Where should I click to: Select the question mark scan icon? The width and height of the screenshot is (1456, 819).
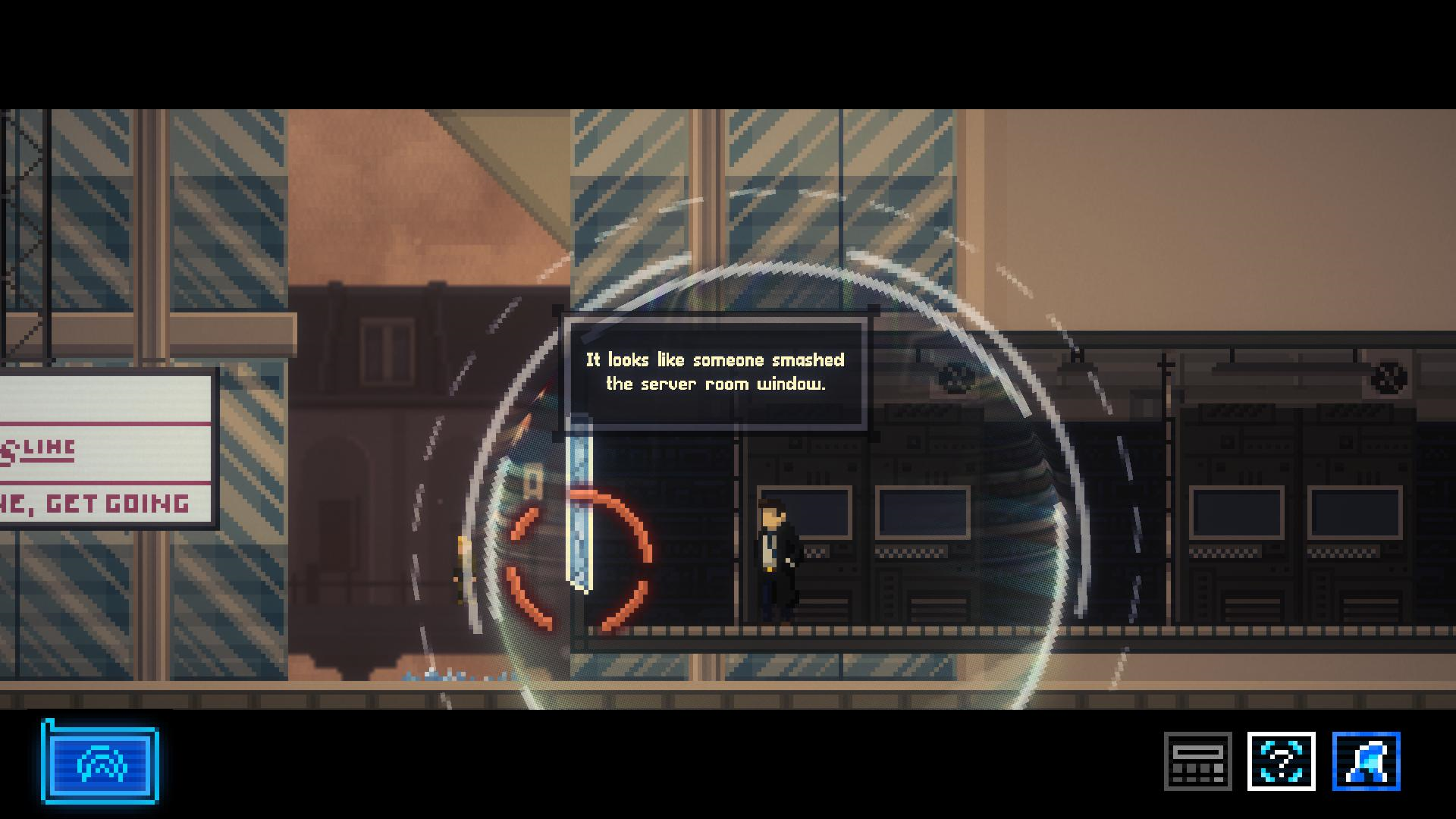pyautogui.click(x=1281, y=761)
